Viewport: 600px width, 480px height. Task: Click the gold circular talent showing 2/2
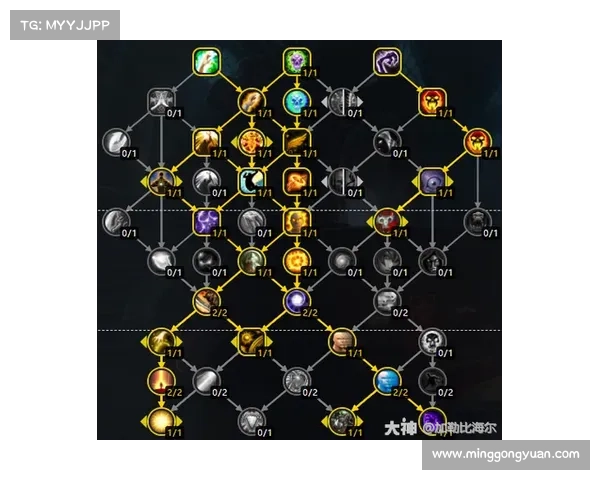(206, 299)
